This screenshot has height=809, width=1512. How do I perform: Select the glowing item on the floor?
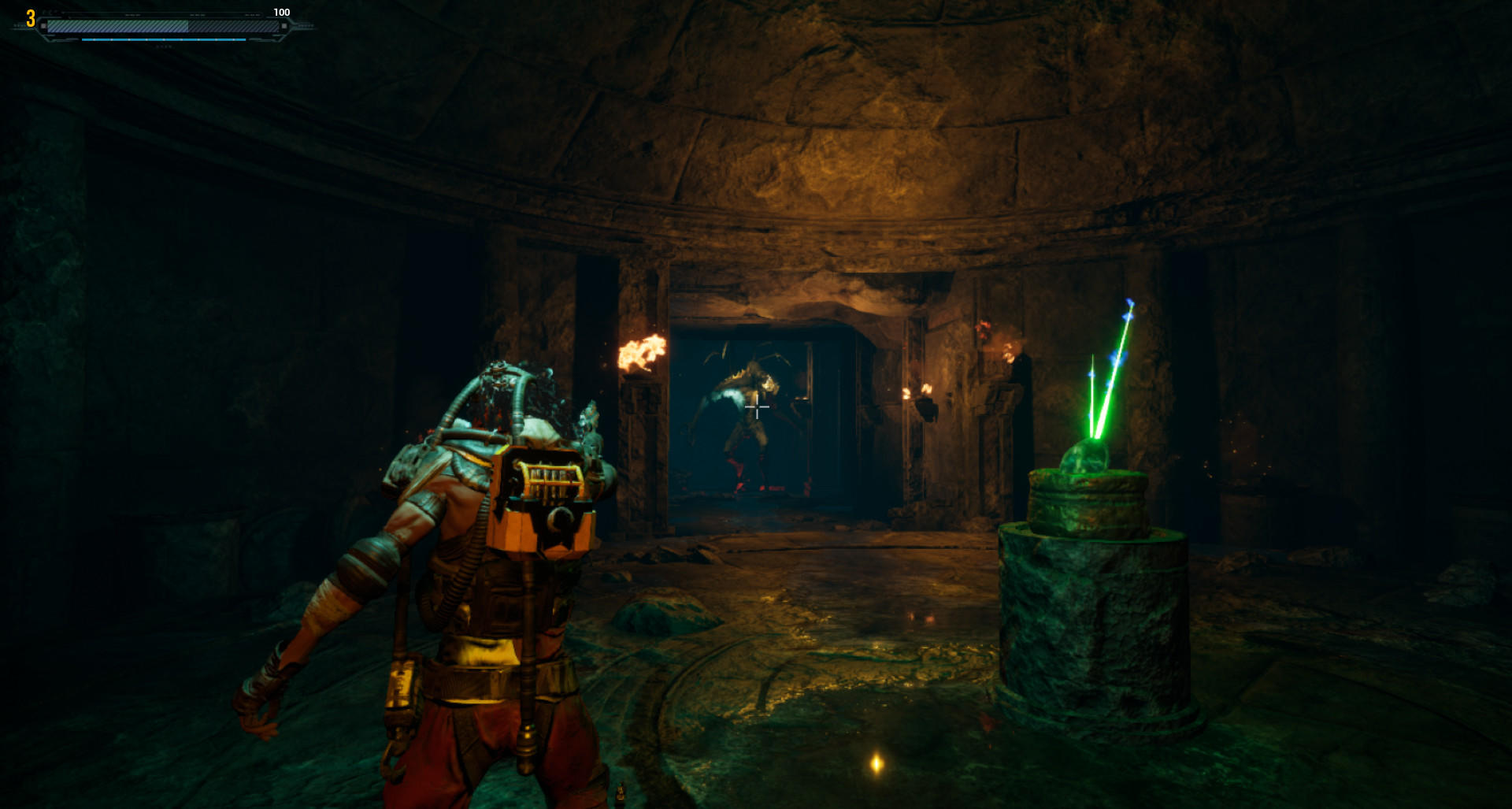click(x=874, y=764)
